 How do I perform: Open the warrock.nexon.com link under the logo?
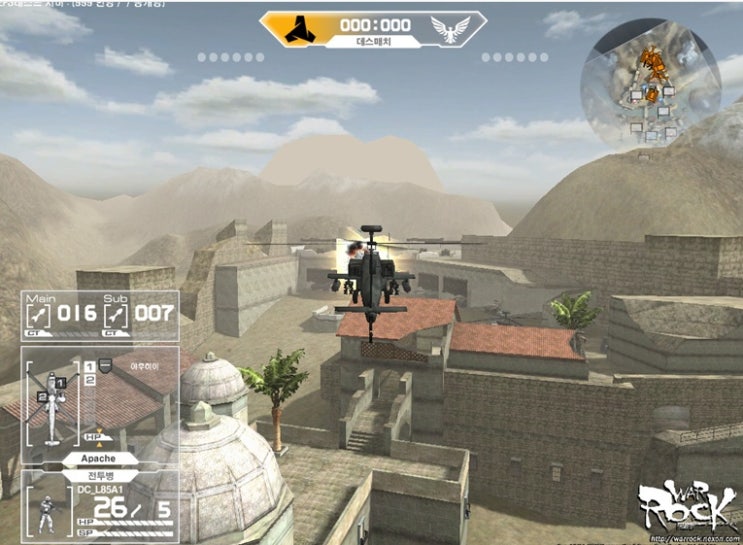pyautogui.click(x=688, y=535)
